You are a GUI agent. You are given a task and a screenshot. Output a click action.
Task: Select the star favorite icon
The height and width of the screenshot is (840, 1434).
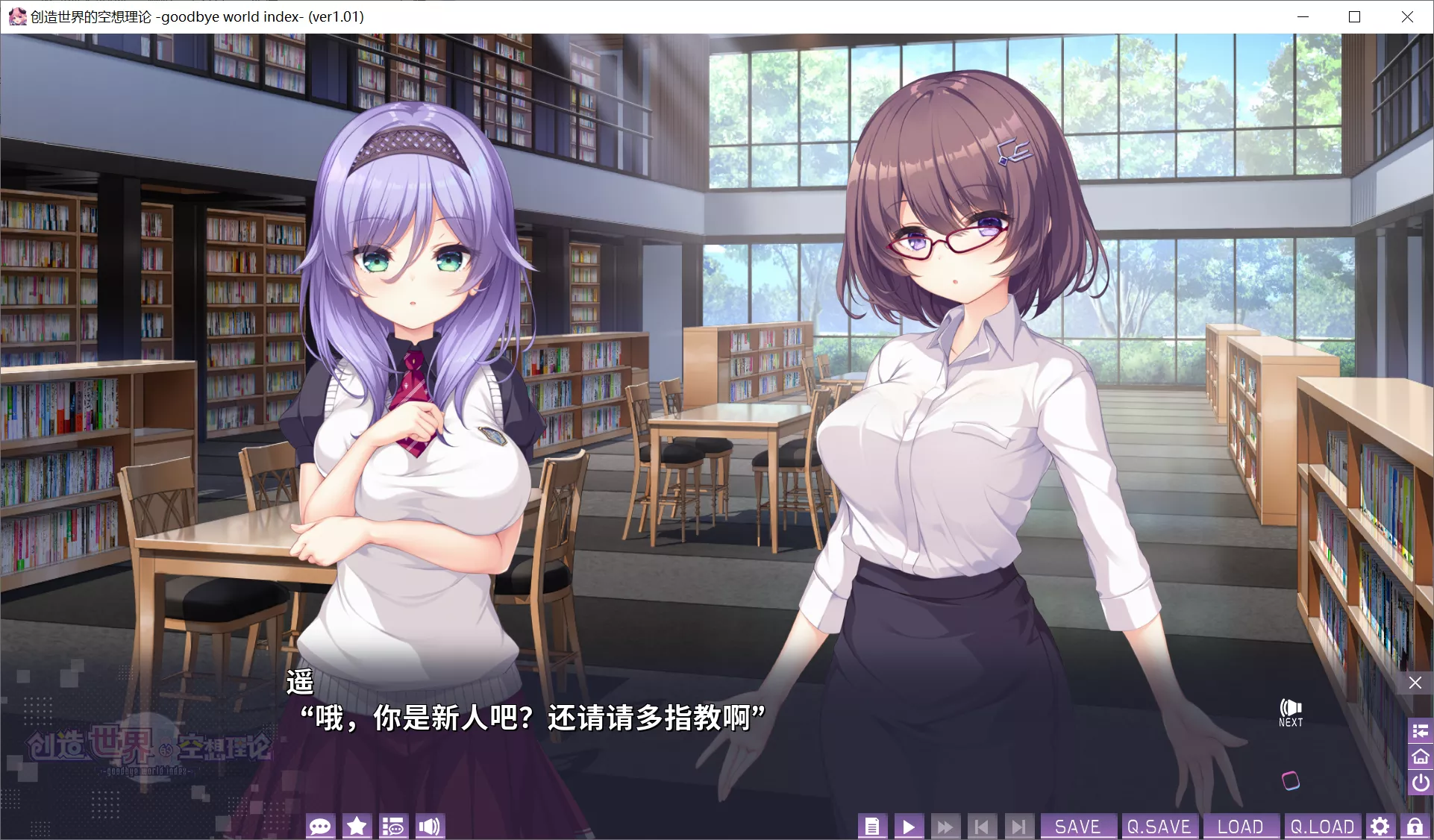[x=357, y=826]
